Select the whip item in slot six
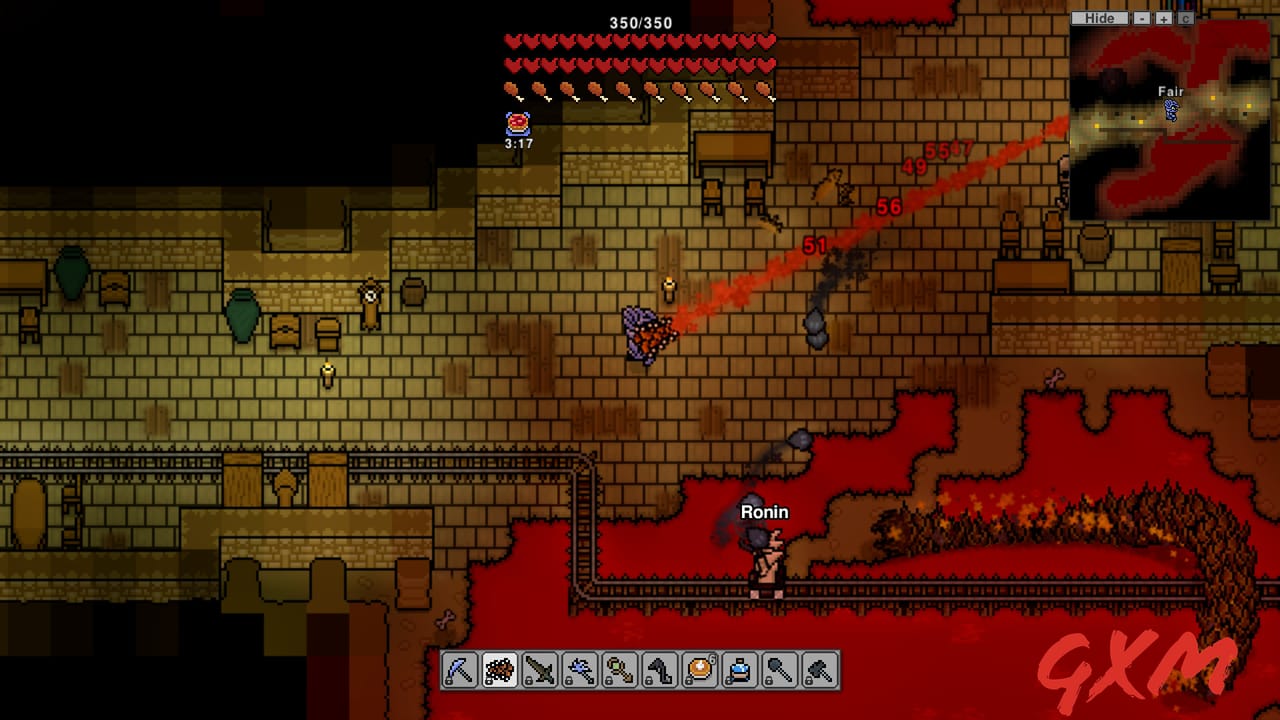 (659, 669)
